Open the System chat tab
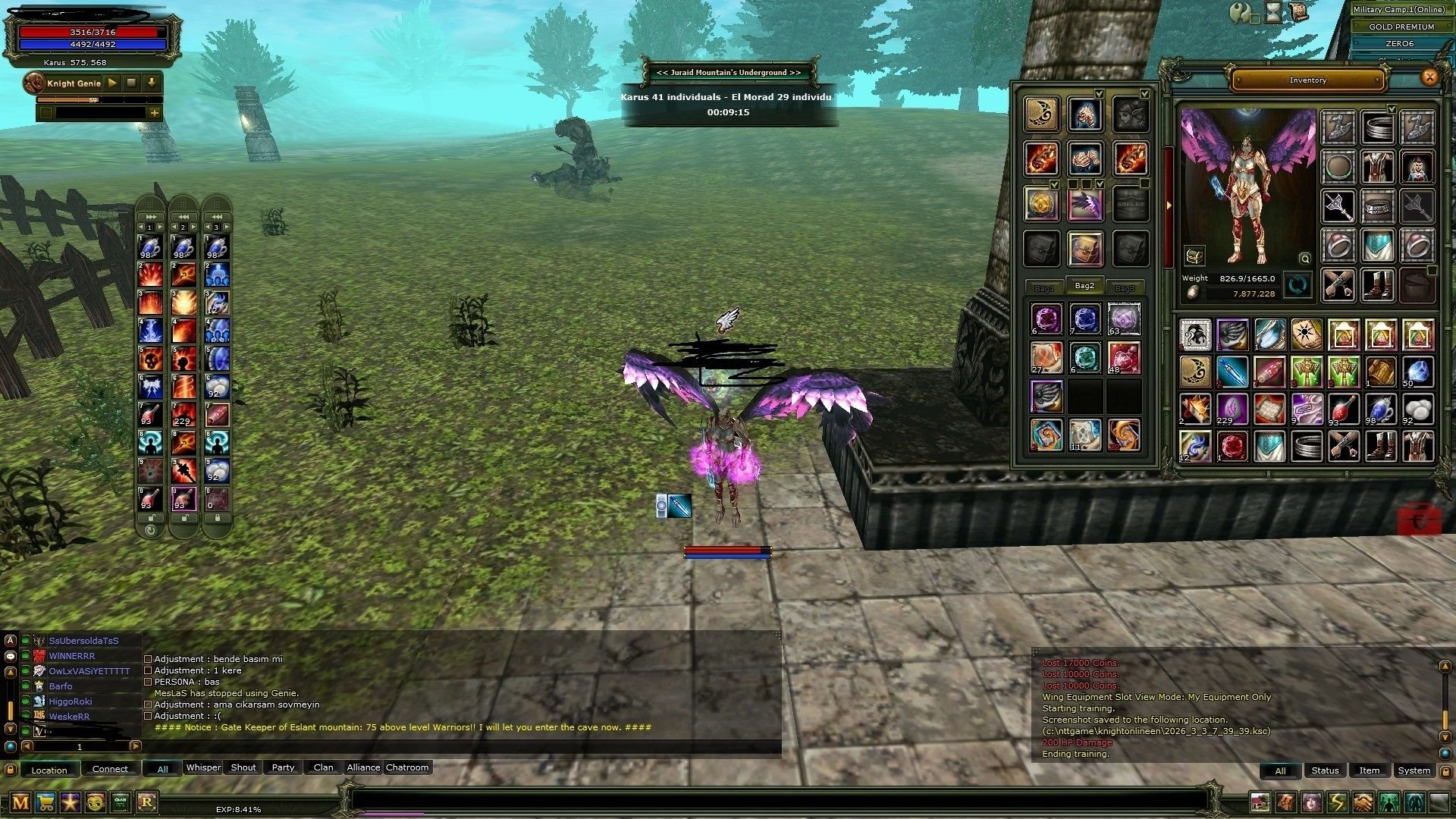The width and height of the screenshot is (1456, 819). [1414, 770]
